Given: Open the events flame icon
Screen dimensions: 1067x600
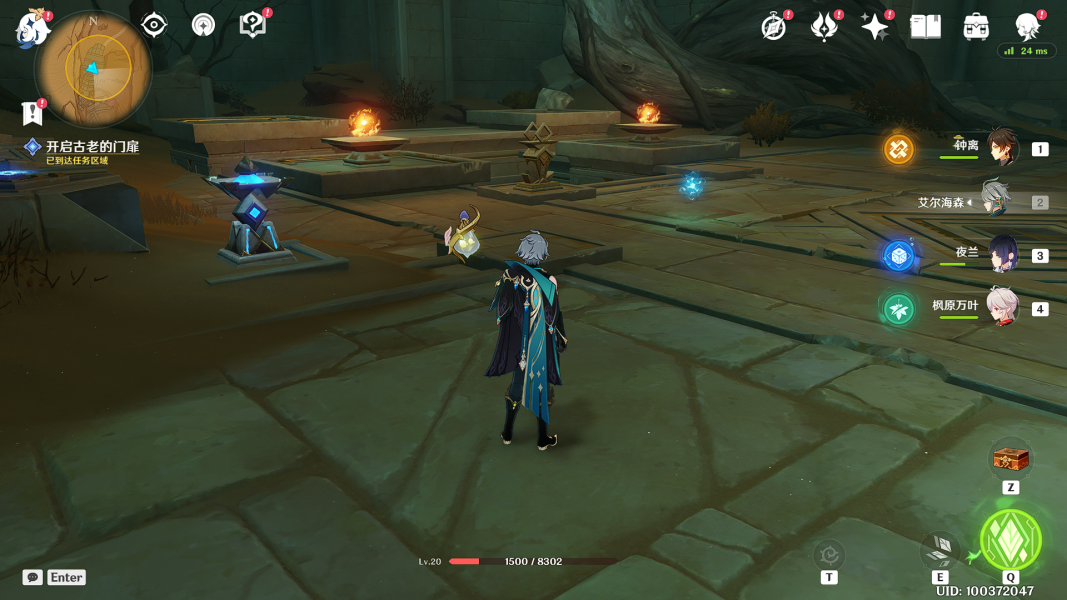Looking at the screenshot, I should pos(824,27).
